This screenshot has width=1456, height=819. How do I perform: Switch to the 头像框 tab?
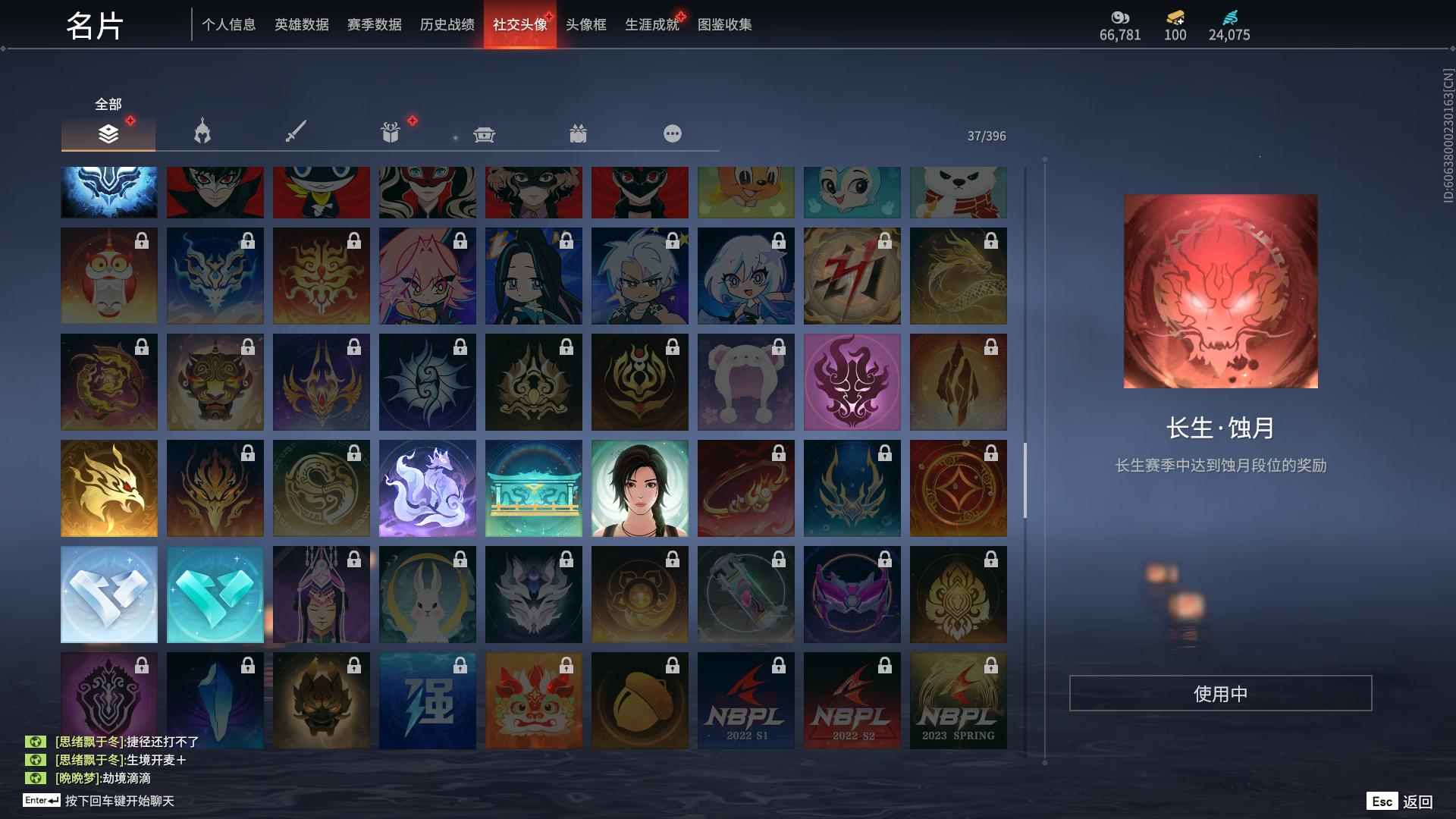585,24
